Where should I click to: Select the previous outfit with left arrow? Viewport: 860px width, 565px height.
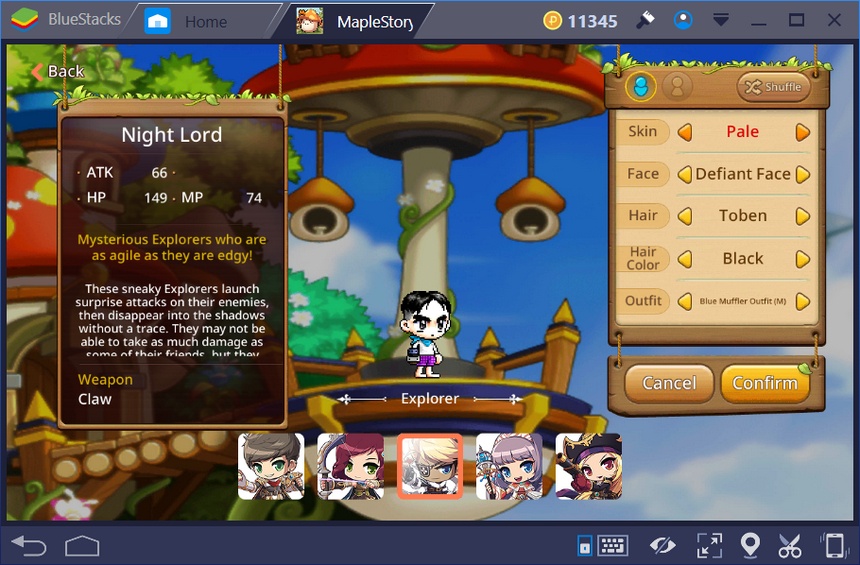pyautogui.click(x=685, y=301)
